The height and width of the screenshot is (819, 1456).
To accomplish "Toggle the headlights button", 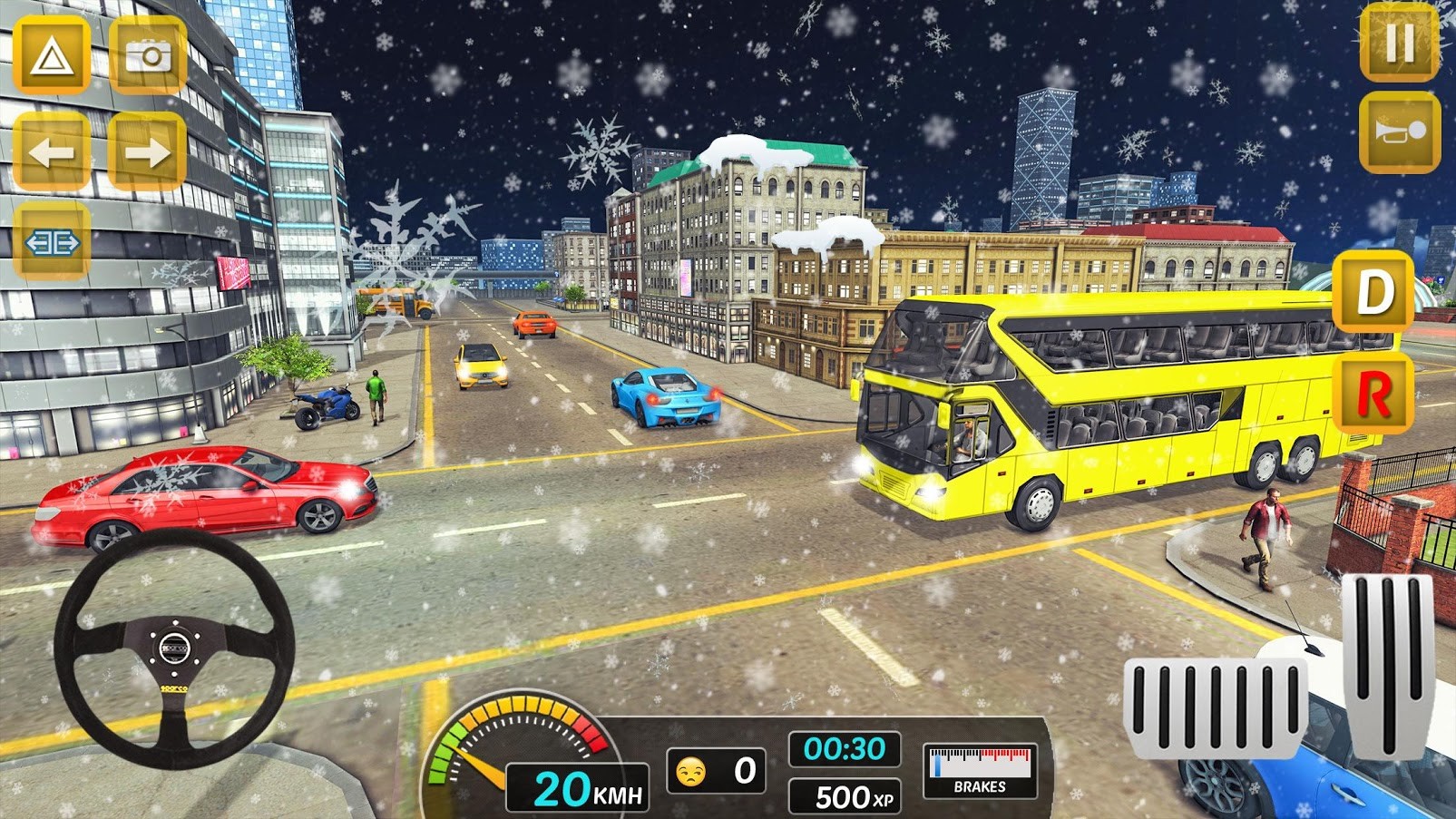I will click(52, 243).
